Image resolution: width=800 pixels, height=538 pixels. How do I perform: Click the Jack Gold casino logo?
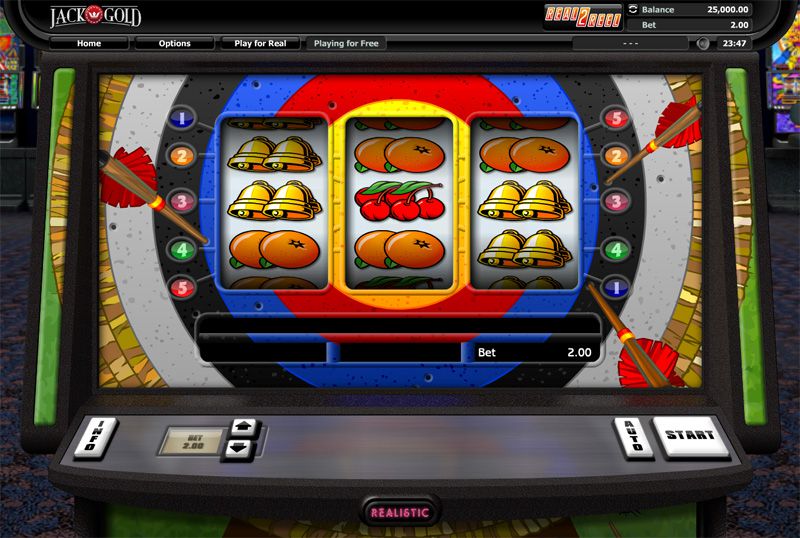coord(96,16)
